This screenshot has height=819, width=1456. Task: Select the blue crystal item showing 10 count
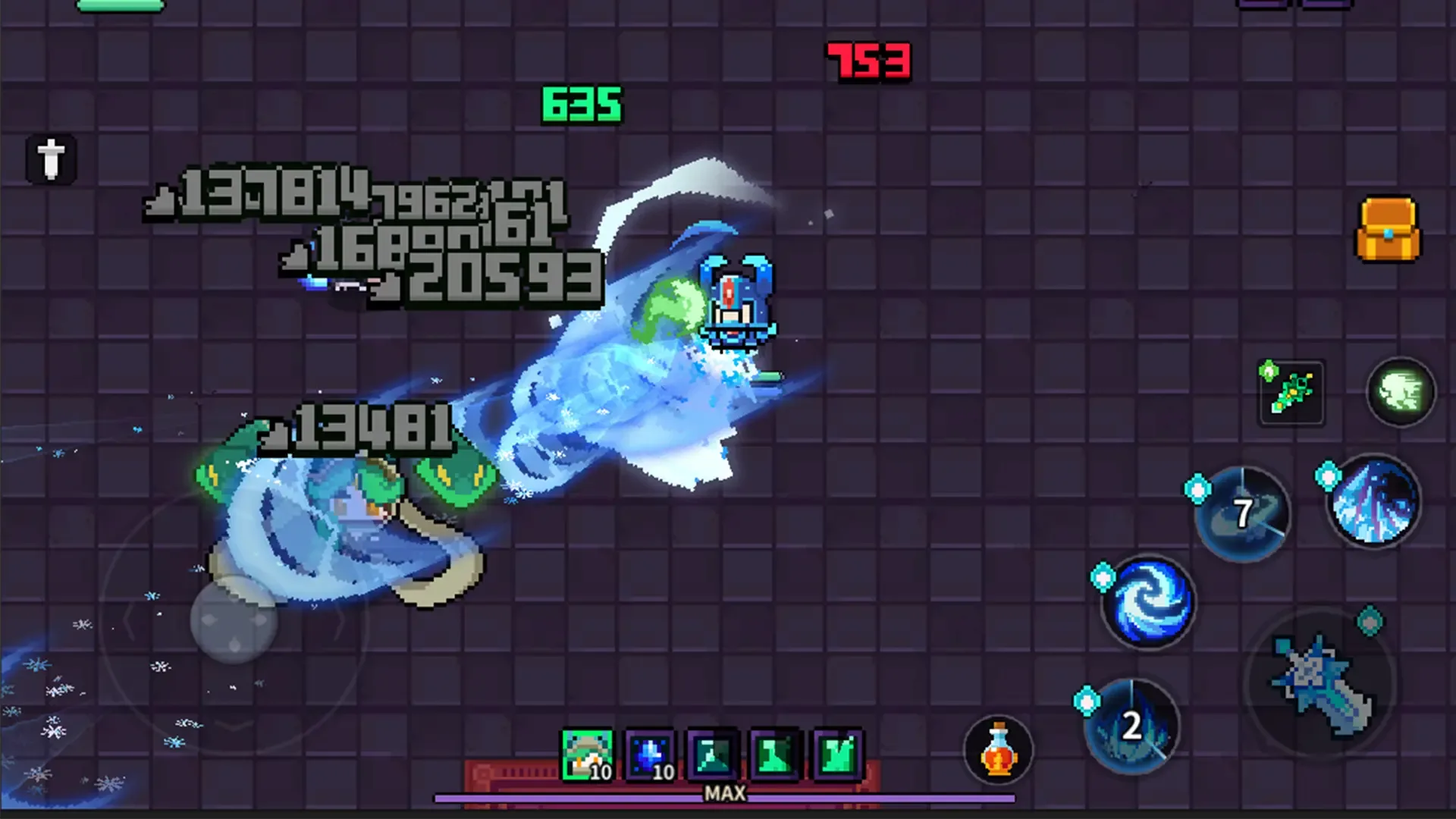(649, 752)
